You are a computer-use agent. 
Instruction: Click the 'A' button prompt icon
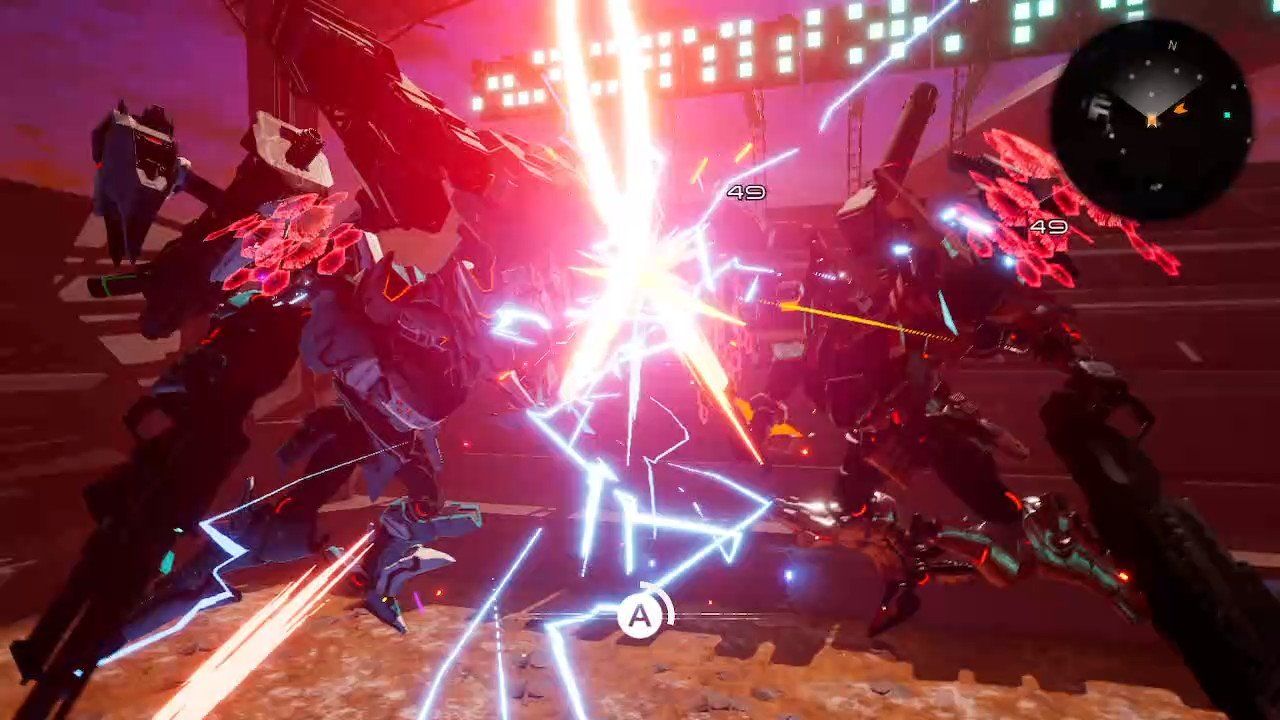click(x=639, y=618)
